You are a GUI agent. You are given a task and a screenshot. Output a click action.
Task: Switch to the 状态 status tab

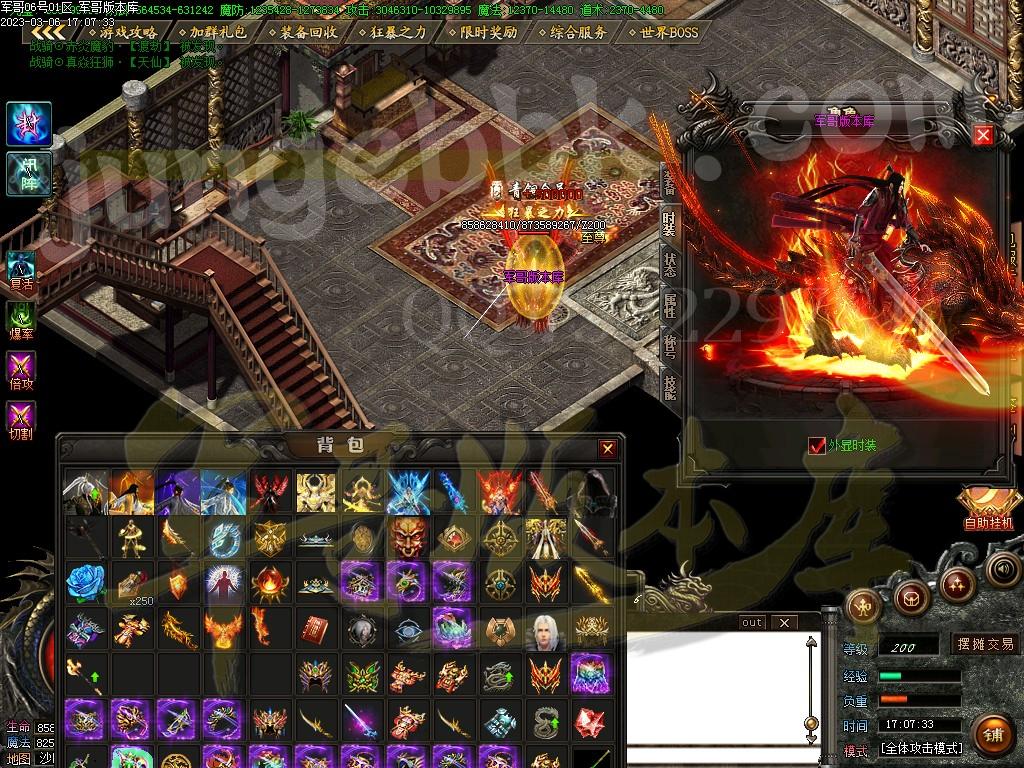[x=669, y=265]
